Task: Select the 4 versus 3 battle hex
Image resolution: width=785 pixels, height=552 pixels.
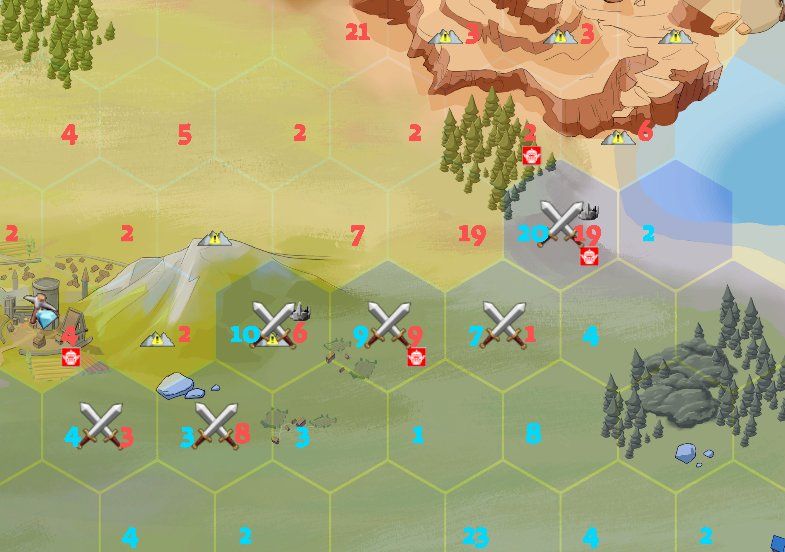Action: [100, 426]
